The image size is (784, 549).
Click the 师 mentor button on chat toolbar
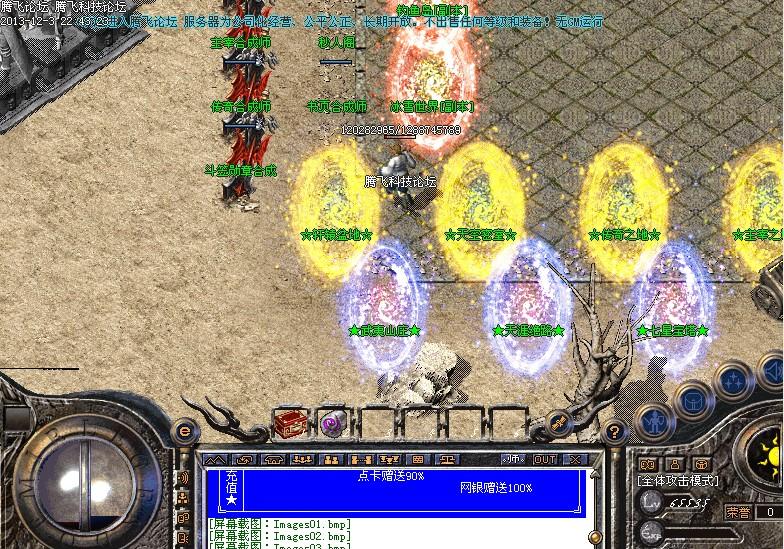[x=514, y=459]
